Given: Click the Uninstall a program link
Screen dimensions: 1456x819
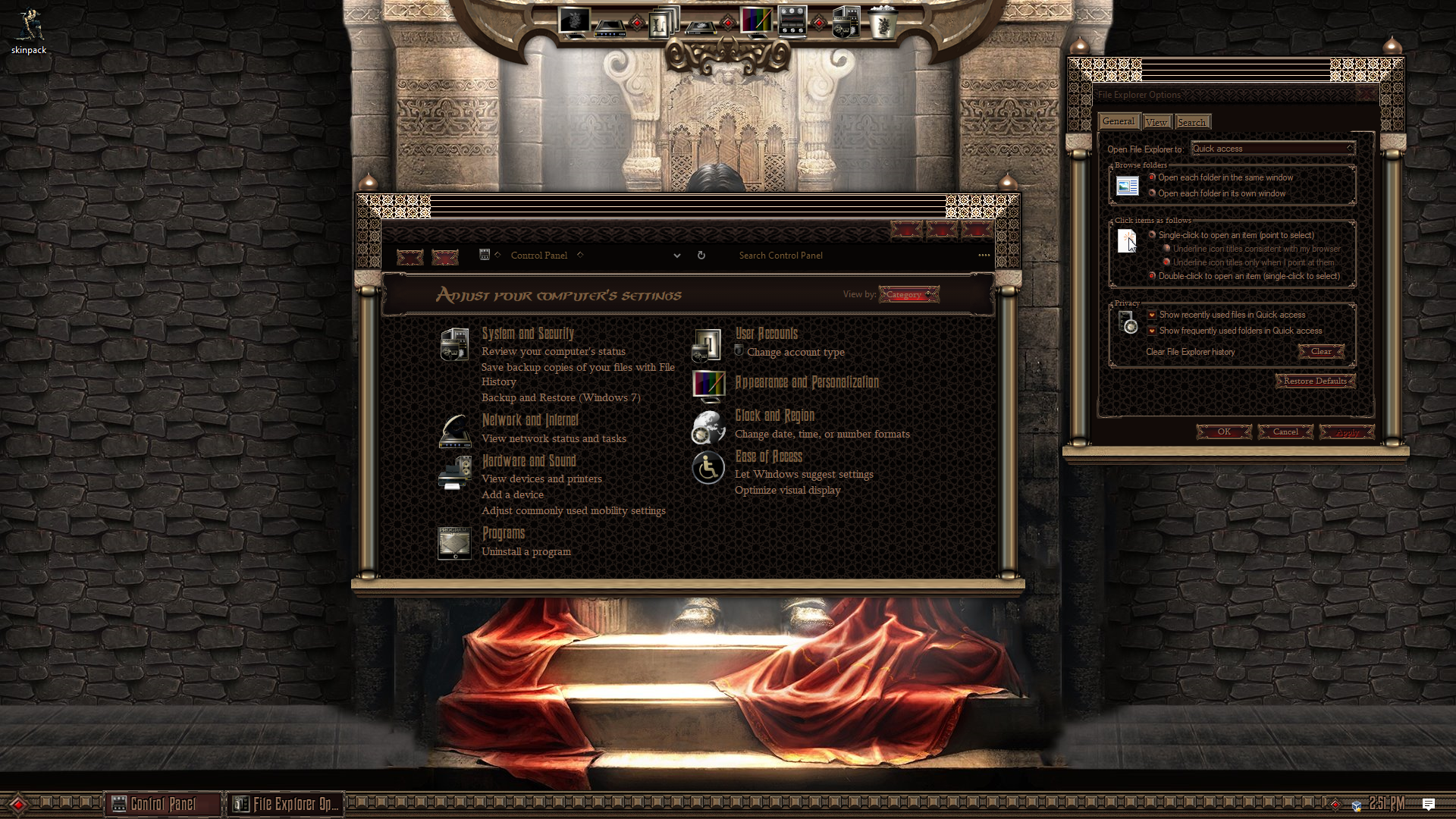Looking at the screenshot, I should pyautogui.click(x=526, y=551).
